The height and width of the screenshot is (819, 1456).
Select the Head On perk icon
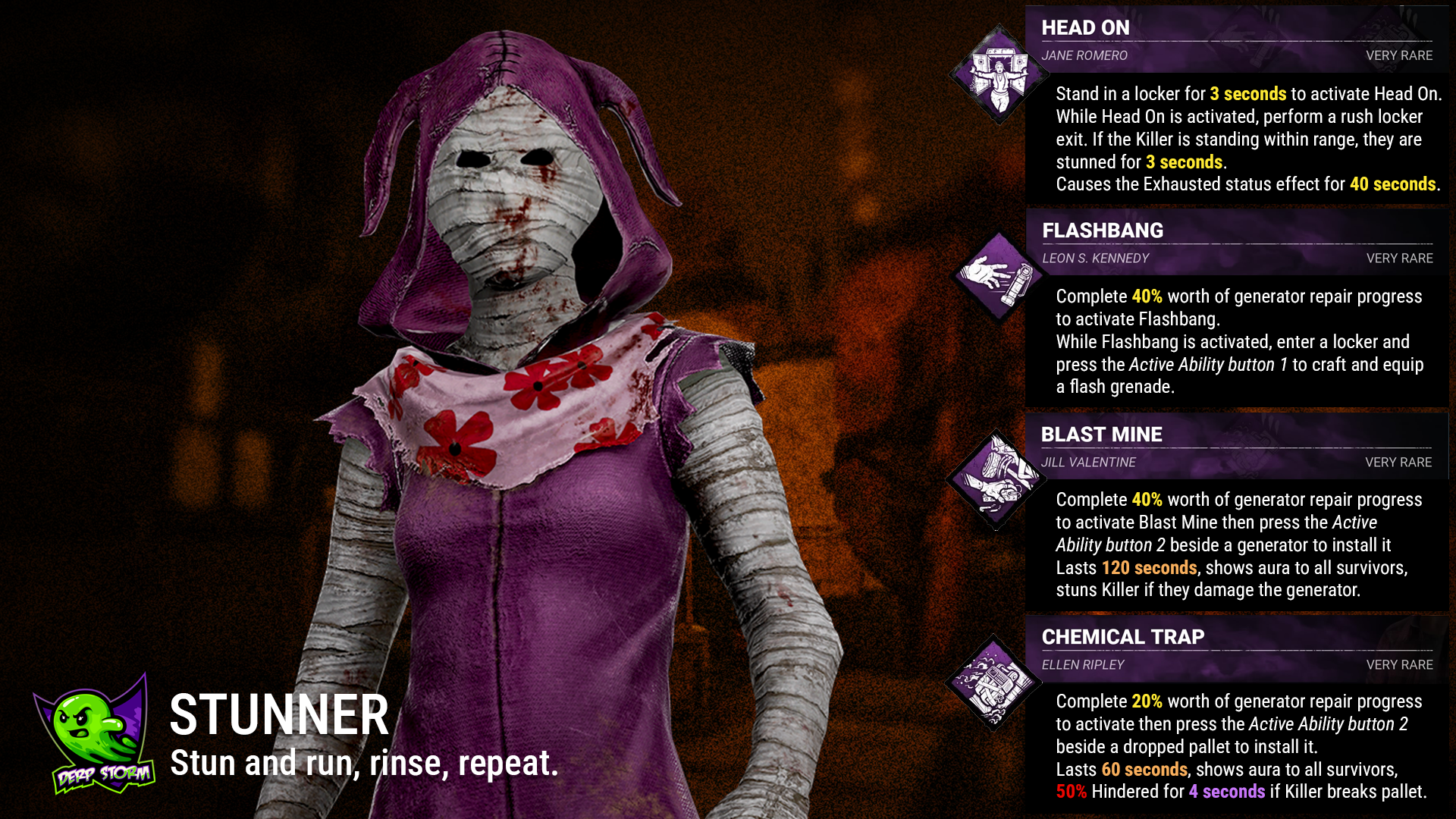[999, 74]
